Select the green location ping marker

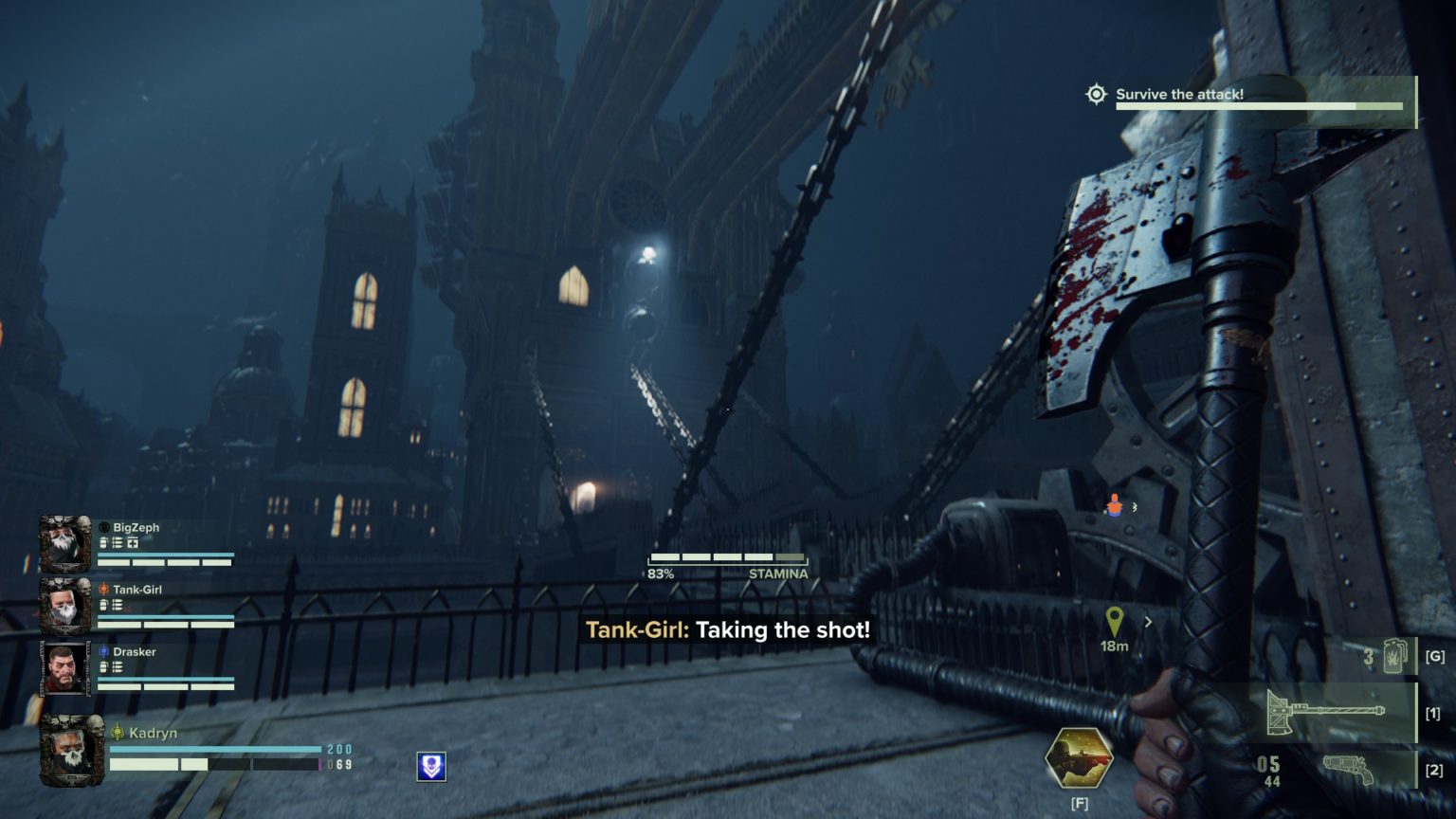pyautogui.click(x=1114, y=621)
